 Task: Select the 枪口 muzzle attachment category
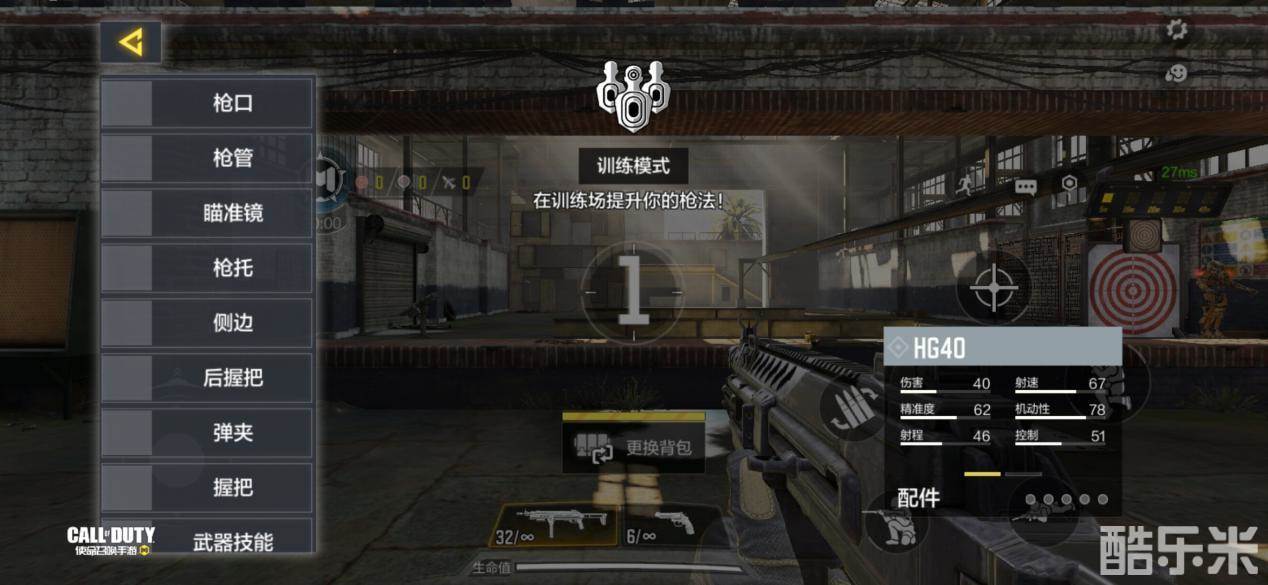coord(208,103)
